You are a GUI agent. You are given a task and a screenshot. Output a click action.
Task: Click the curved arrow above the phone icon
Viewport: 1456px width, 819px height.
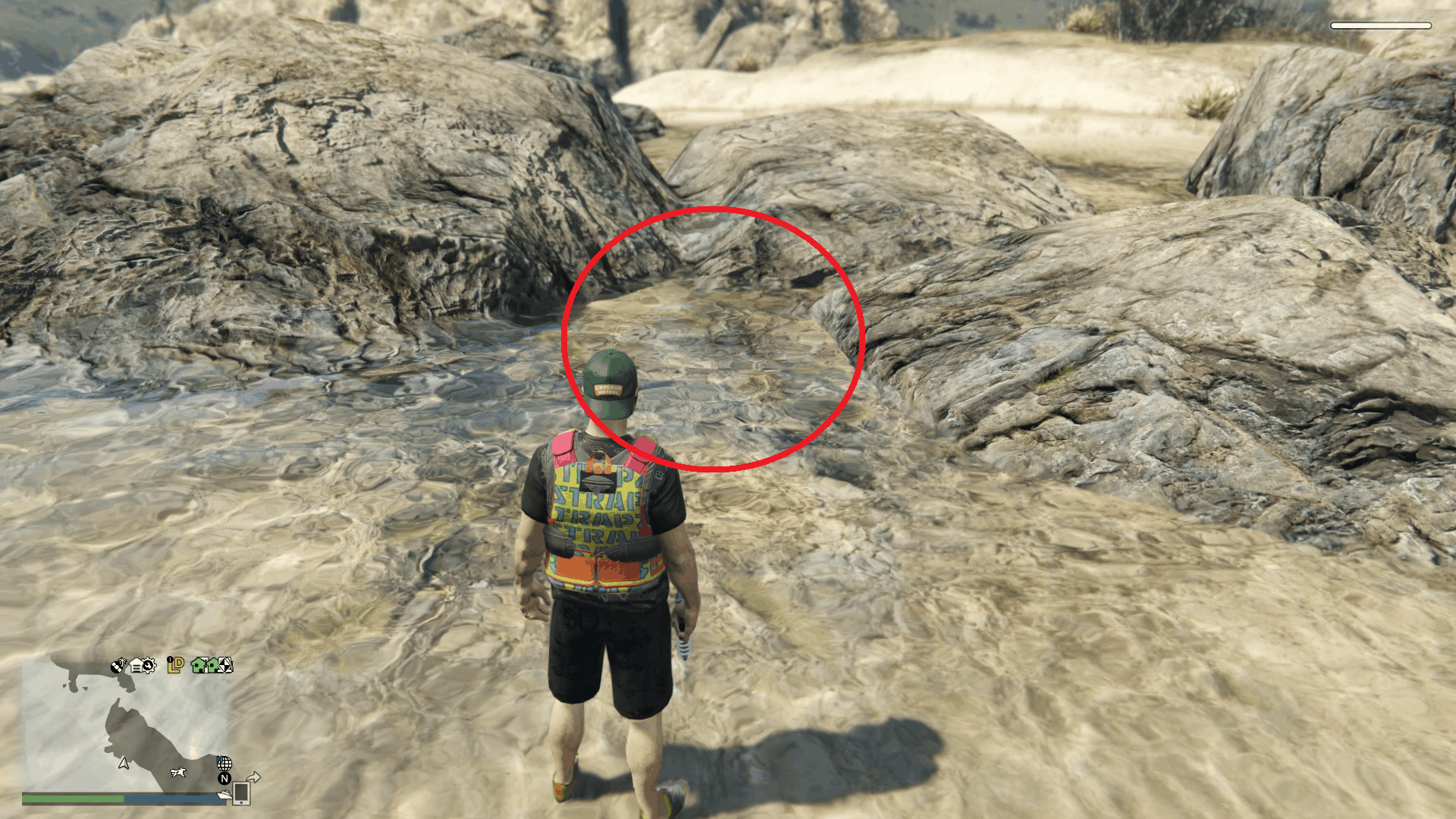pyautogui.click(x=253, y=777)
